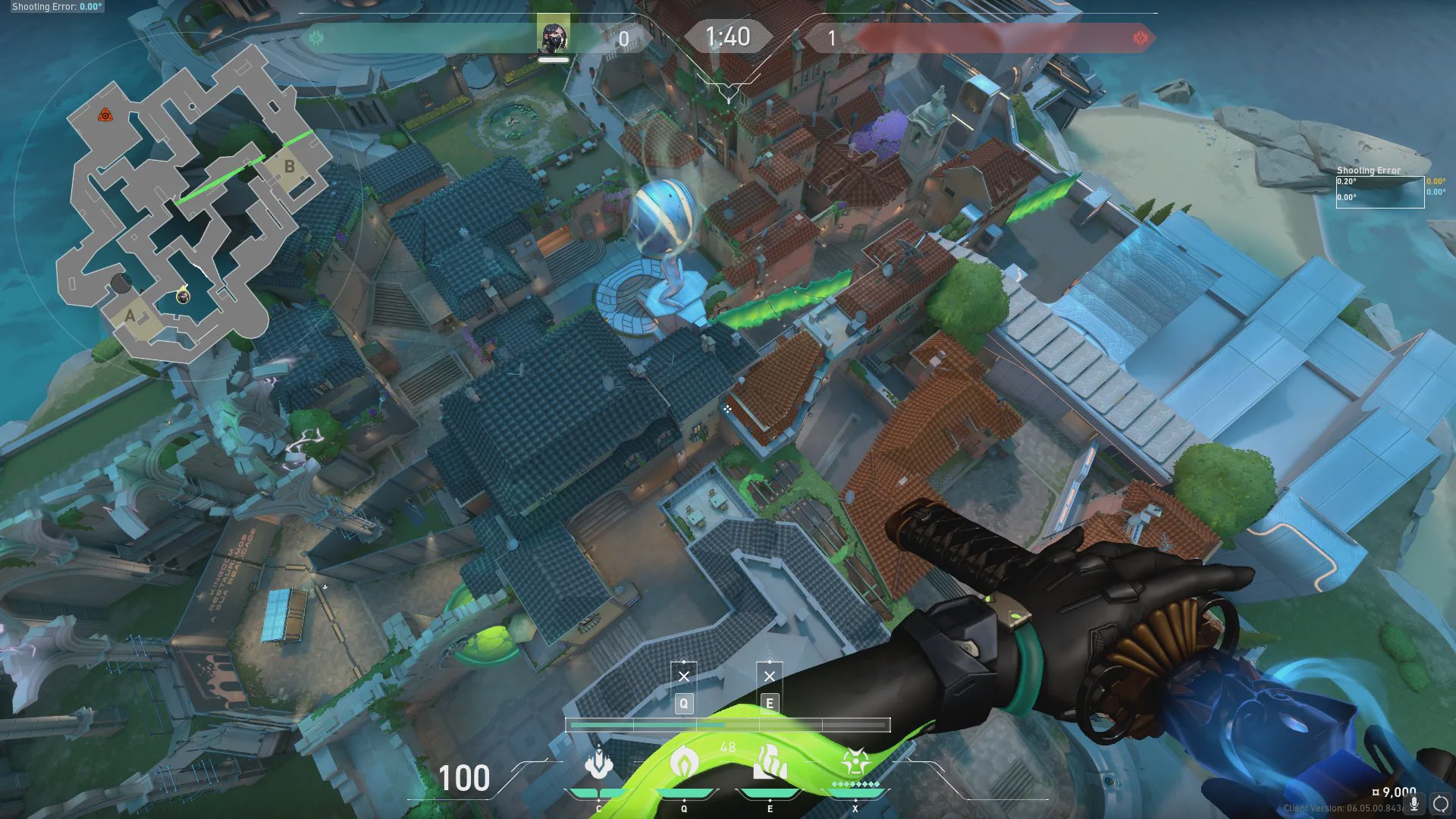Use the Viper's Pit ultimate icon
This screenshot has width=1456, height=819.
coord(855,763)
